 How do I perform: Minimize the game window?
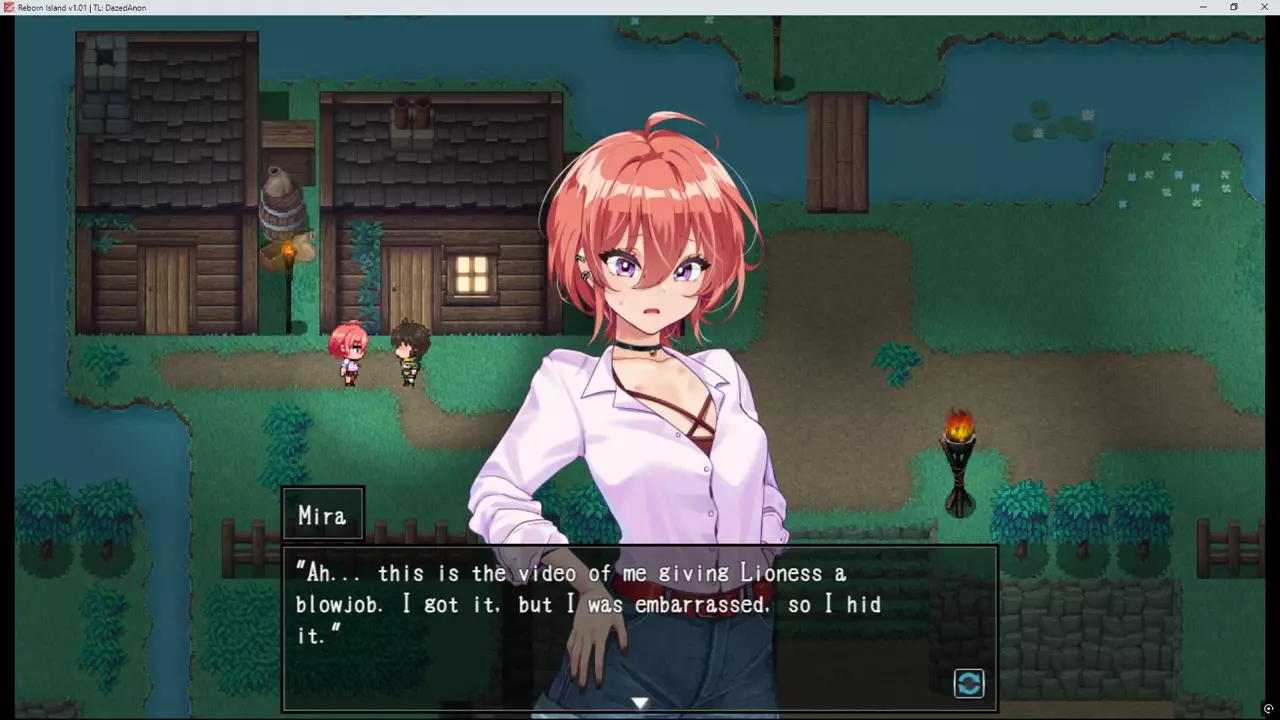pyautogui.click(x=1203, y=7)
